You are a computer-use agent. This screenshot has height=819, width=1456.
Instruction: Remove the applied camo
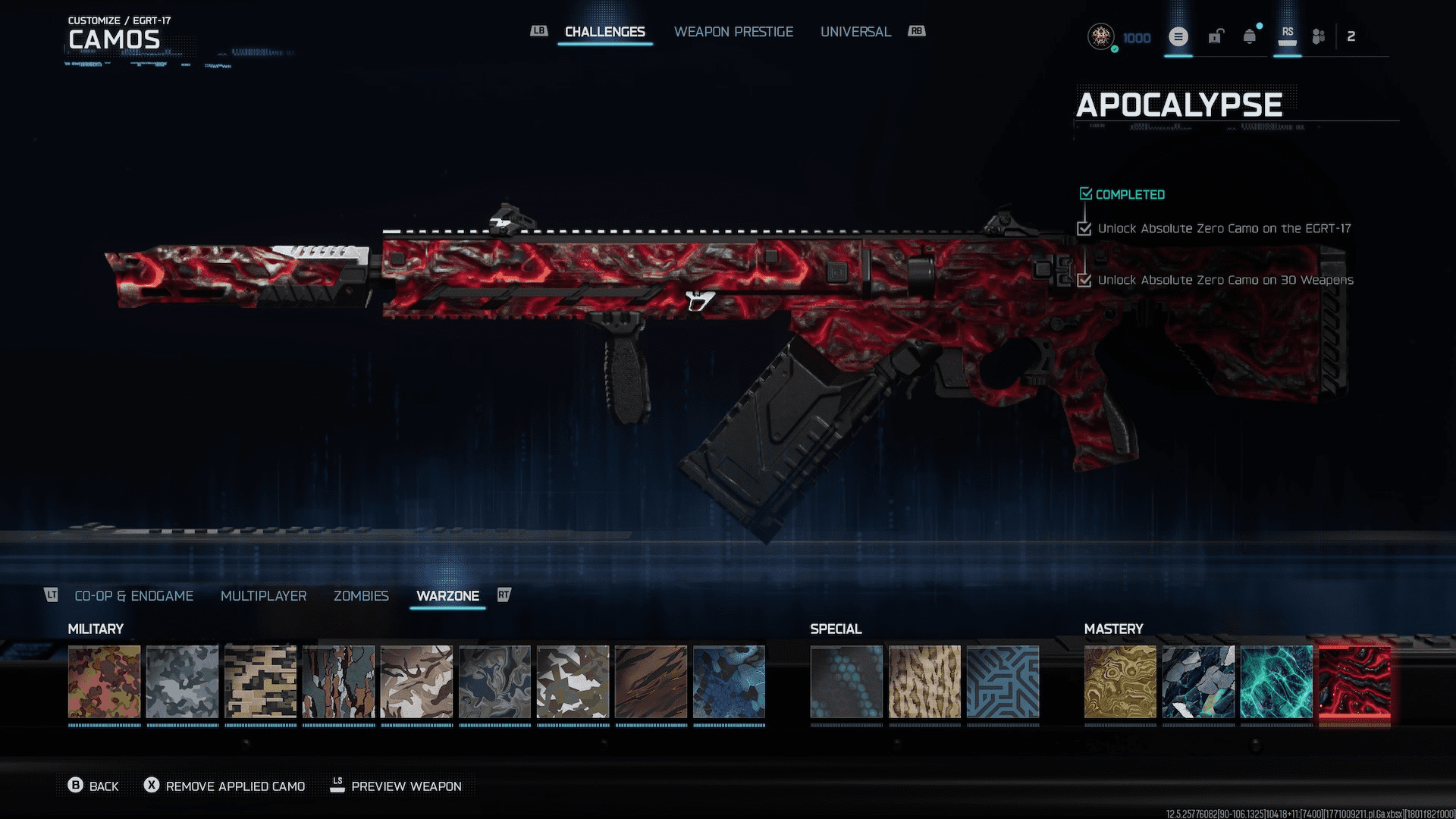click(225, 786)
